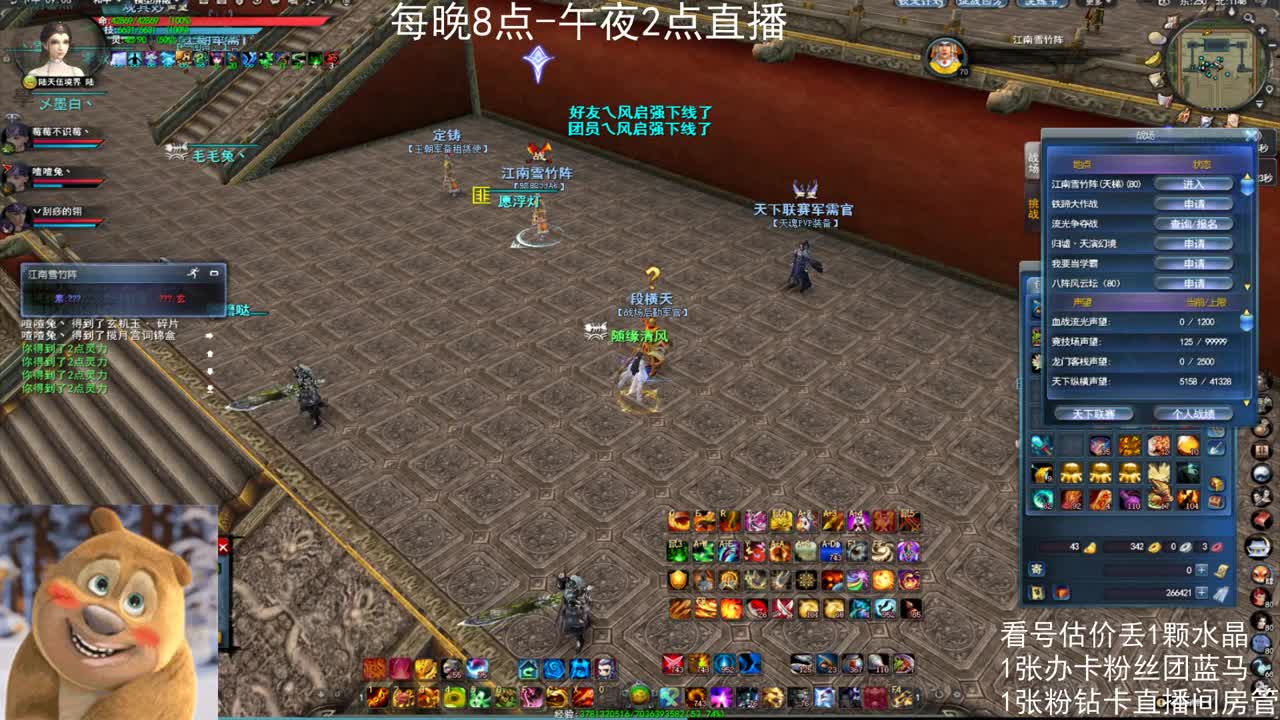Click the gold coin currency icon in the bag
Screen dimensions: 1280x720
(x=1154, y=548)
